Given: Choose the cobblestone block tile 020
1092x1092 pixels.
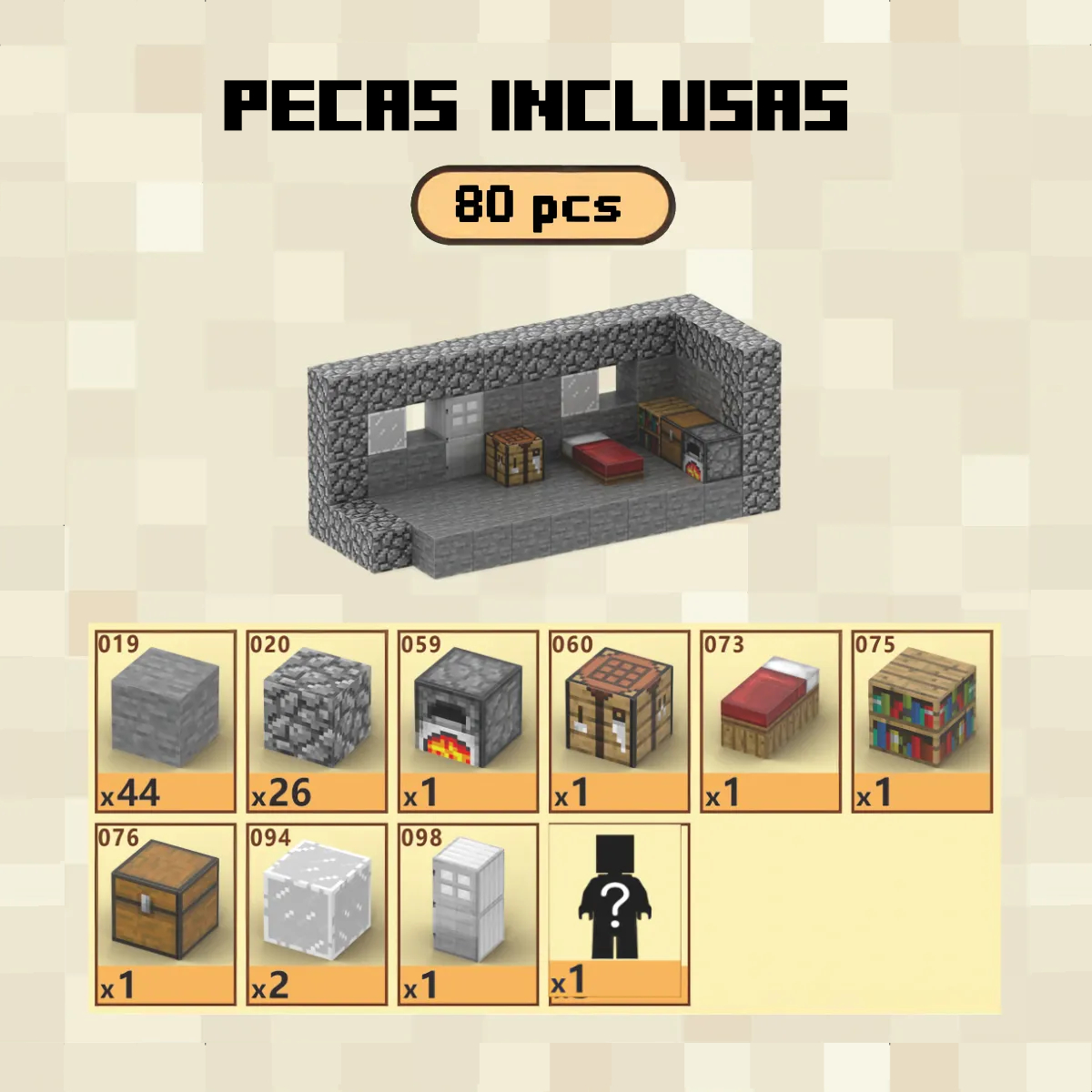Looking at the screenshot, I should coord(317,720).
